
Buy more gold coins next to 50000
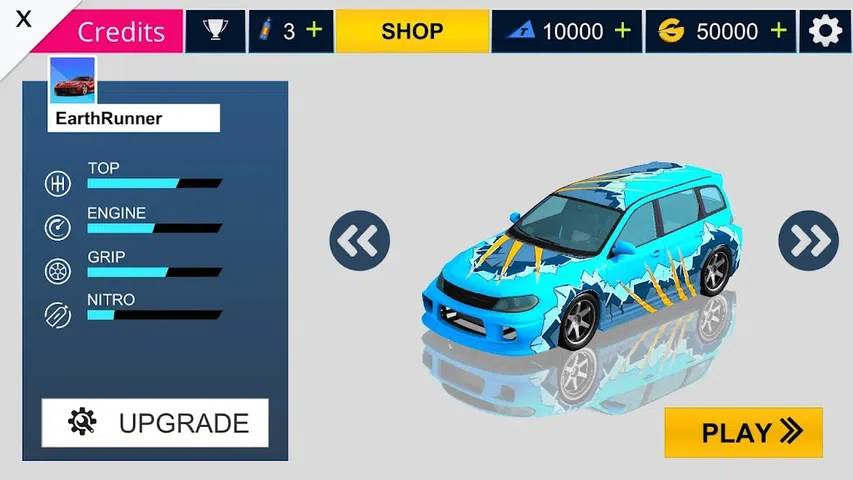click(779, 30)
